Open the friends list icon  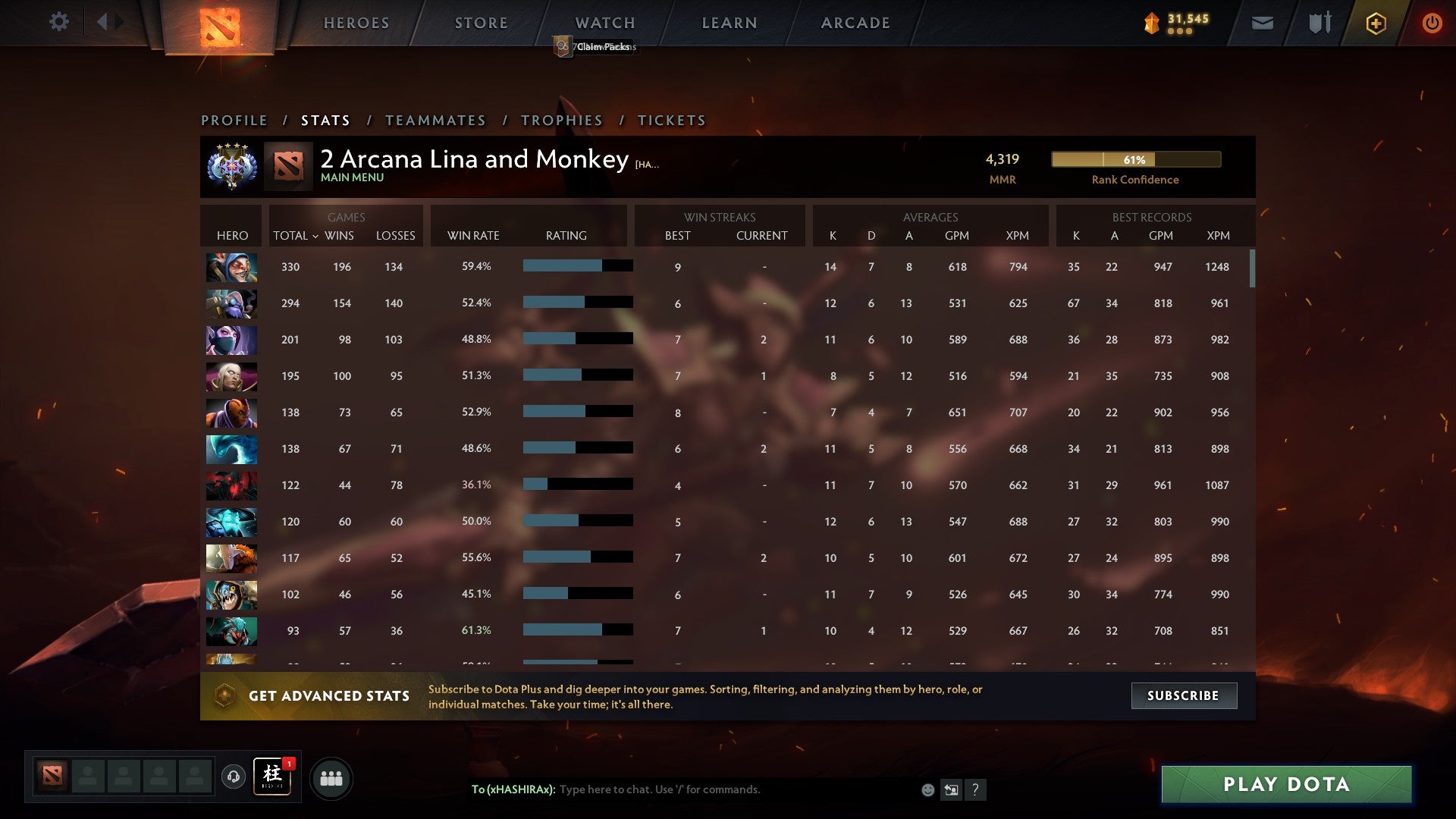tap(331, 777)
